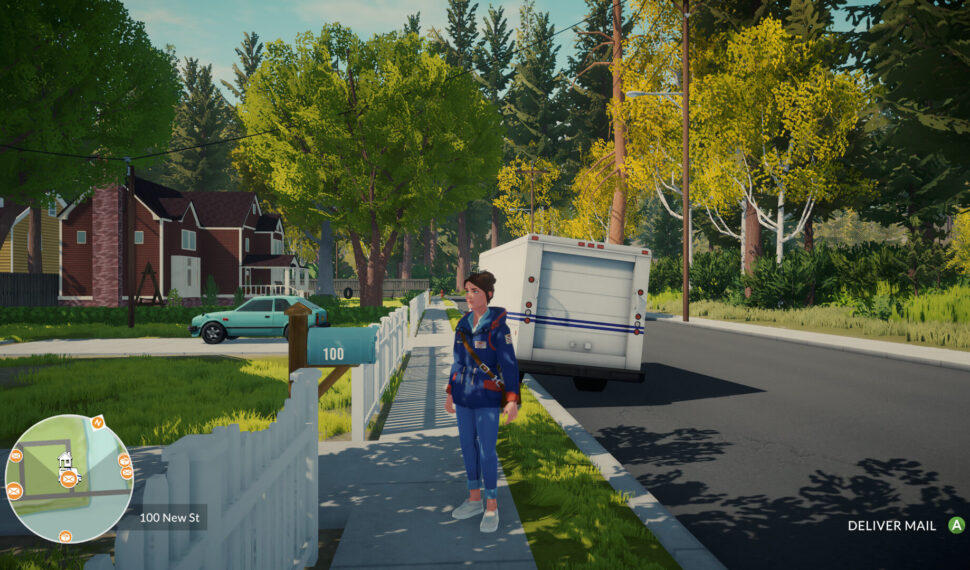Select the envelope marker beside the house icon
The image size is (970, 570).
pyautogui.click(x=68, y=479)
